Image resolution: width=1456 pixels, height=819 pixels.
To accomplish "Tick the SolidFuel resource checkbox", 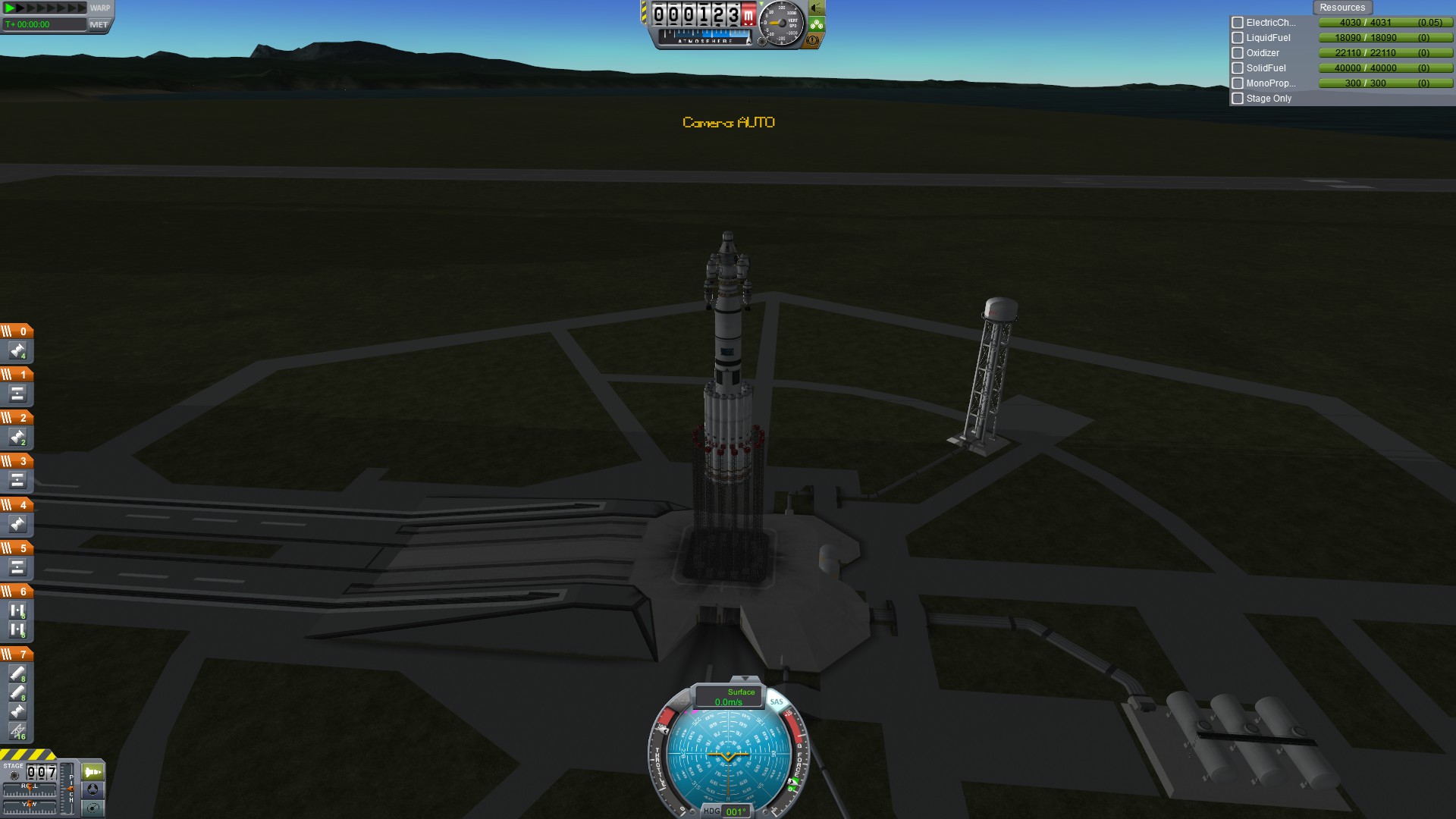I will 1238,68.
